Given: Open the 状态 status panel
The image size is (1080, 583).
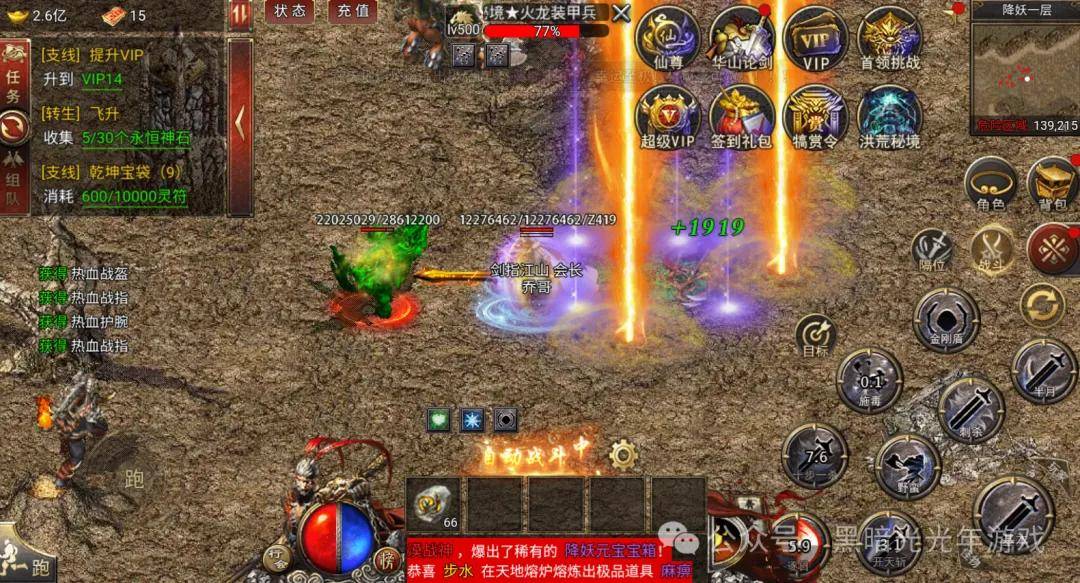Looking at the screenshot, I should 290,11.
